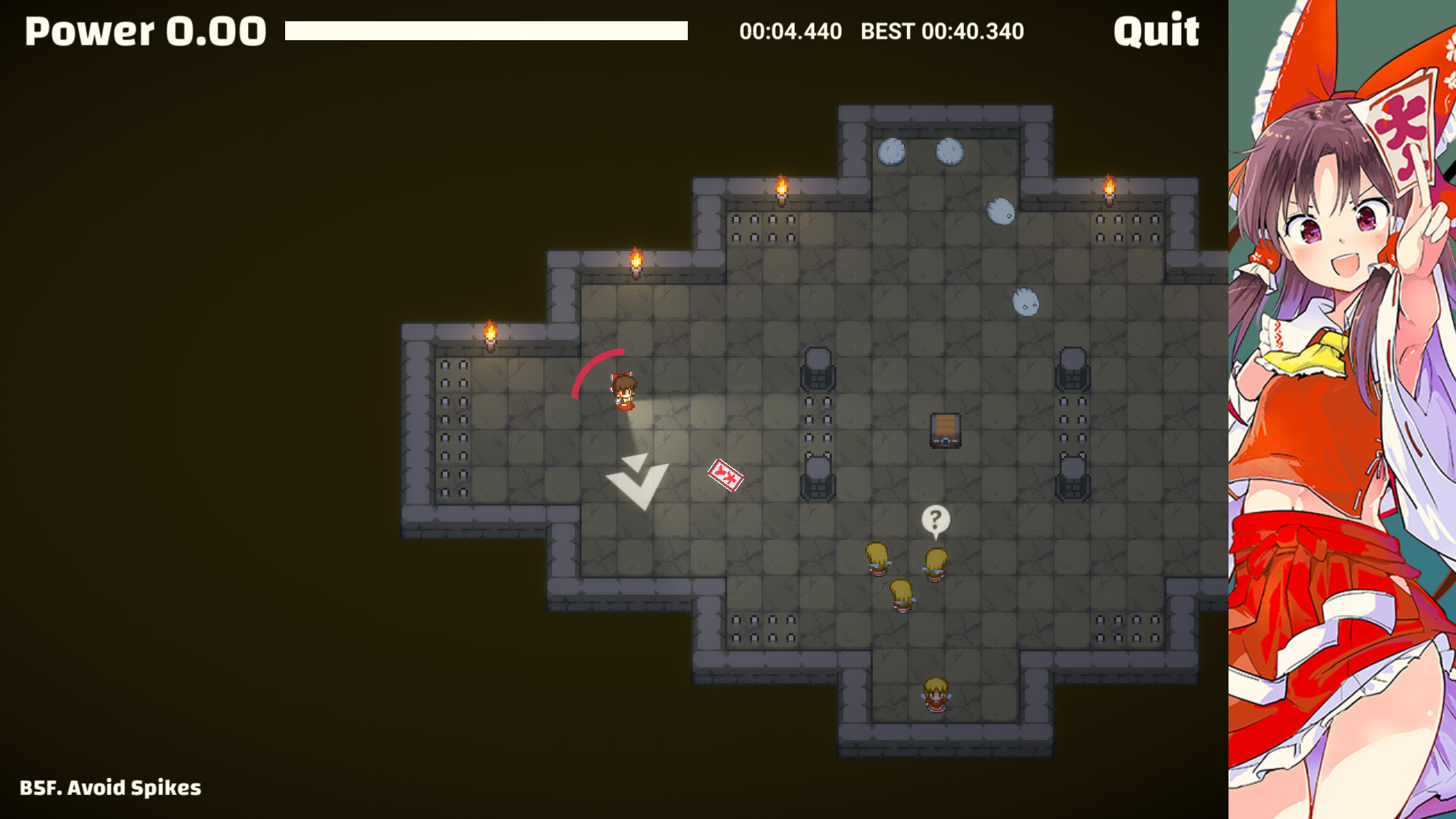This screenshot has height=819, width=1456.
Task: Click the Quit button
Action: (x=1156, y=32)
